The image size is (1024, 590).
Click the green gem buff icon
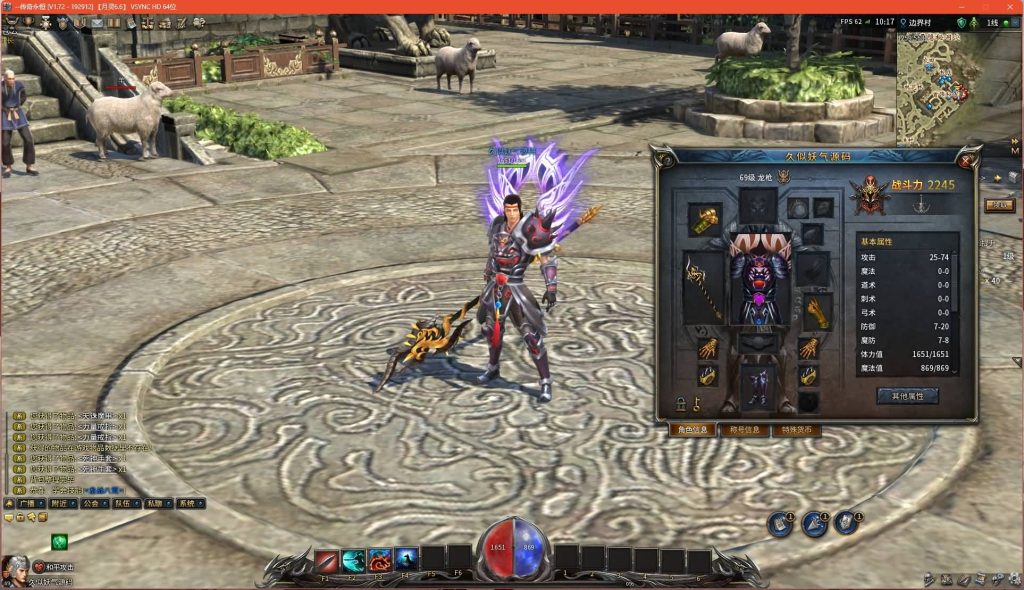pyautogui.click(x=60, y=542)
